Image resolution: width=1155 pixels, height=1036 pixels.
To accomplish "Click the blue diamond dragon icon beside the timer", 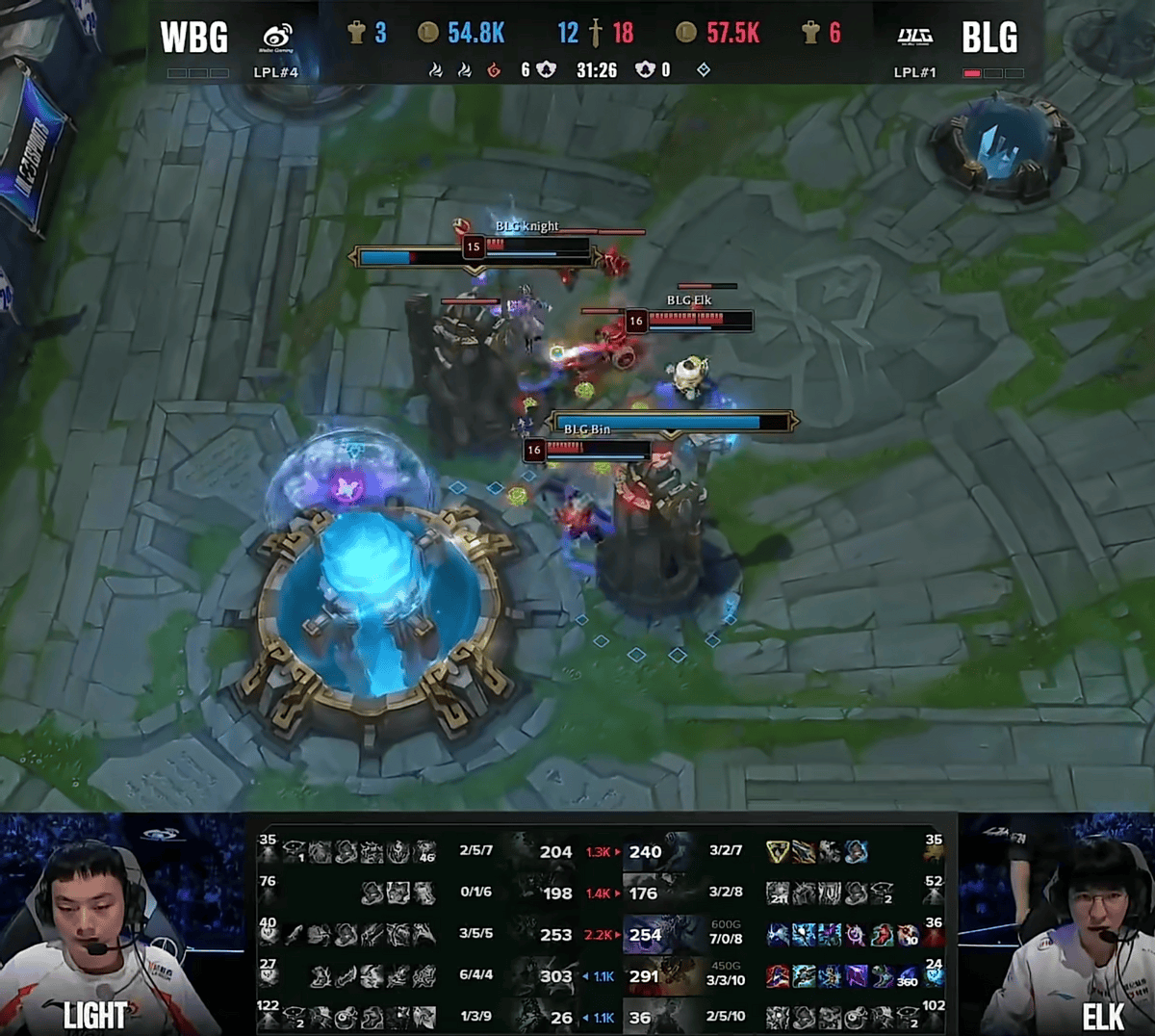I will pos(704,69).
